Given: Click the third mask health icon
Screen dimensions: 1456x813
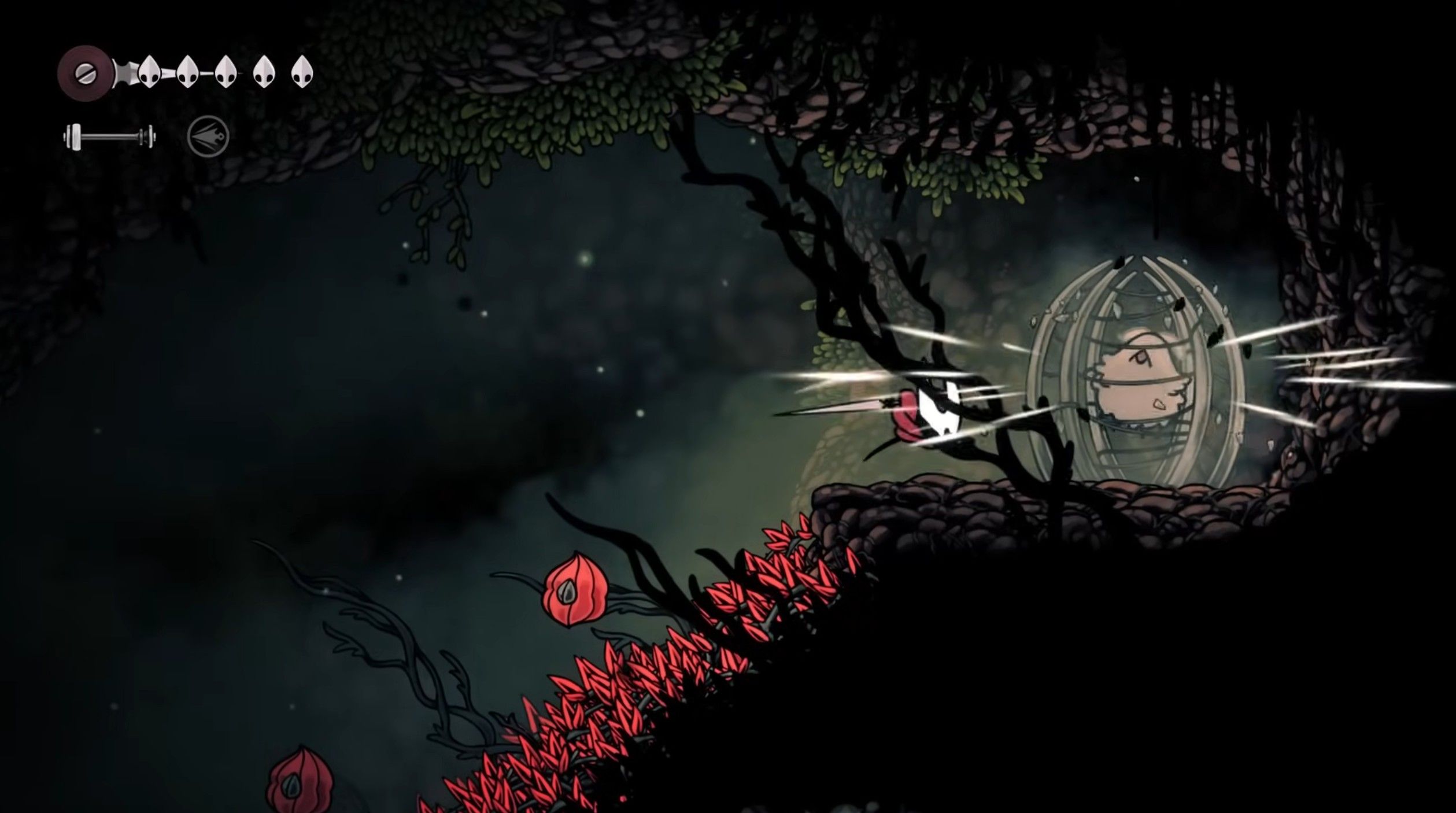Looking at the screenshot, I should [226, 72].
